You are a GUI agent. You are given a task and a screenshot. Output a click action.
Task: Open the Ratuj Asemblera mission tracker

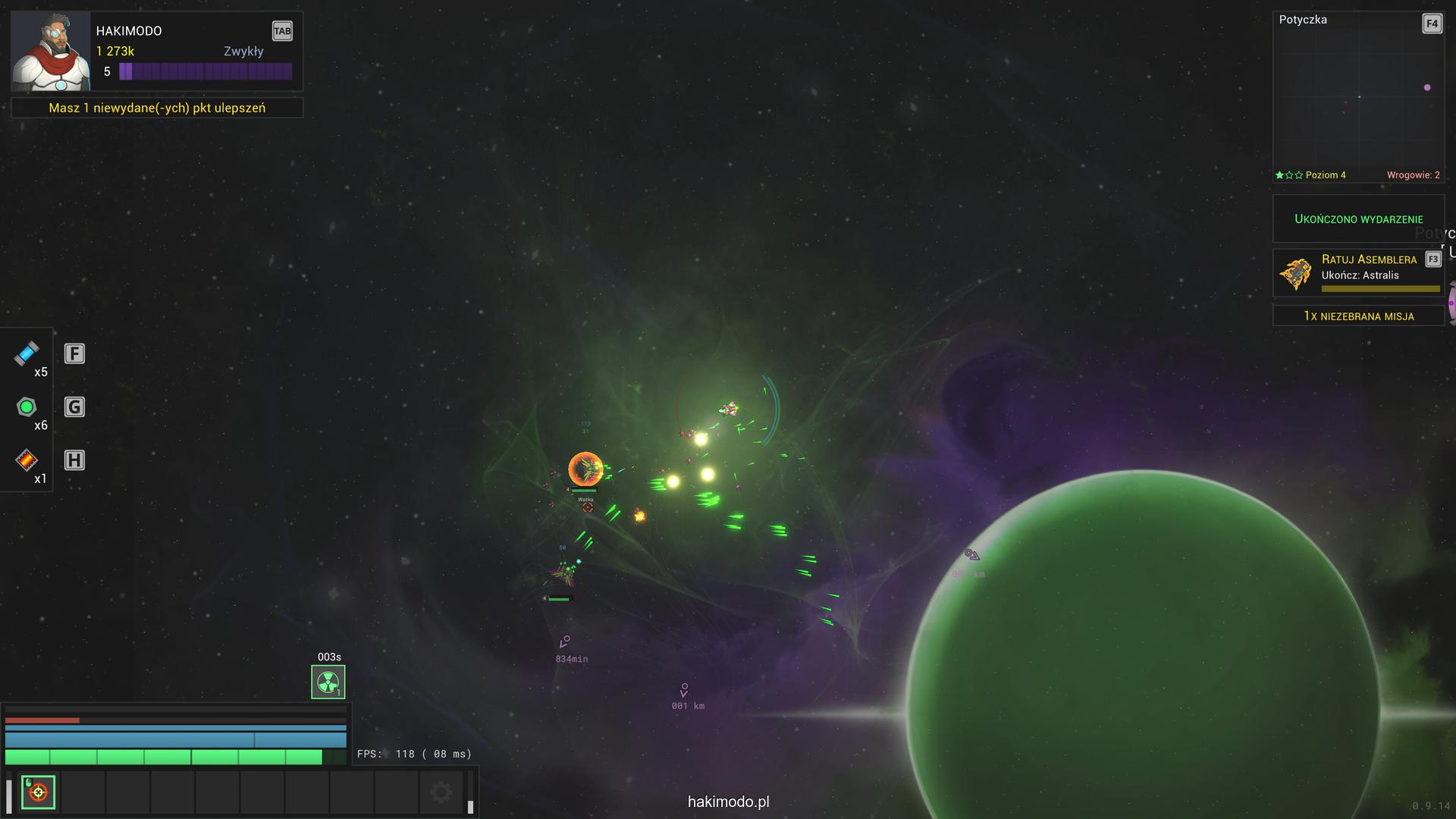point(1358,272)
